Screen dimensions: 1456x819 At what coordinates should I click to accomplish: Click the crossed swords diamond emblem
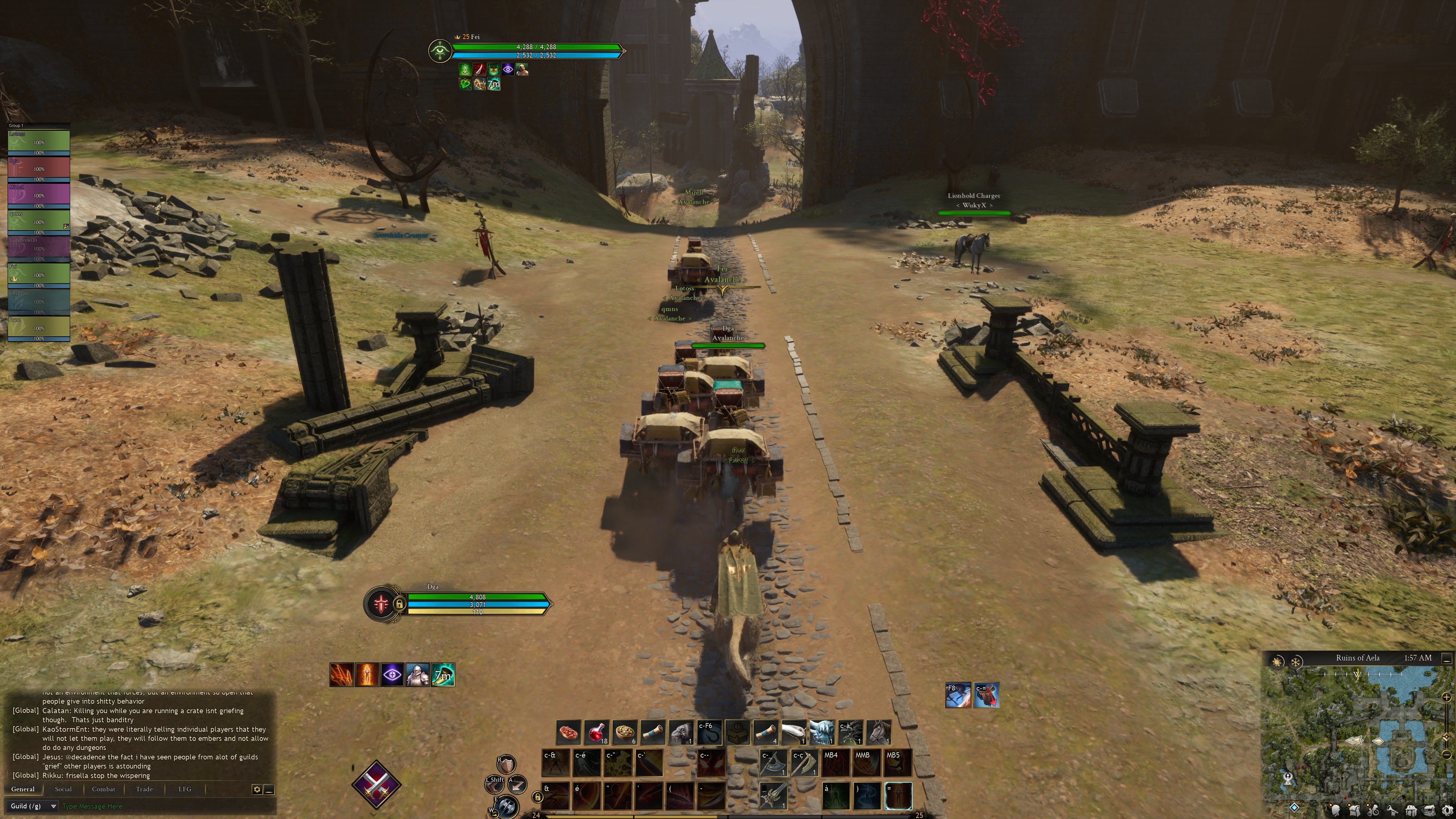point(376,784)
